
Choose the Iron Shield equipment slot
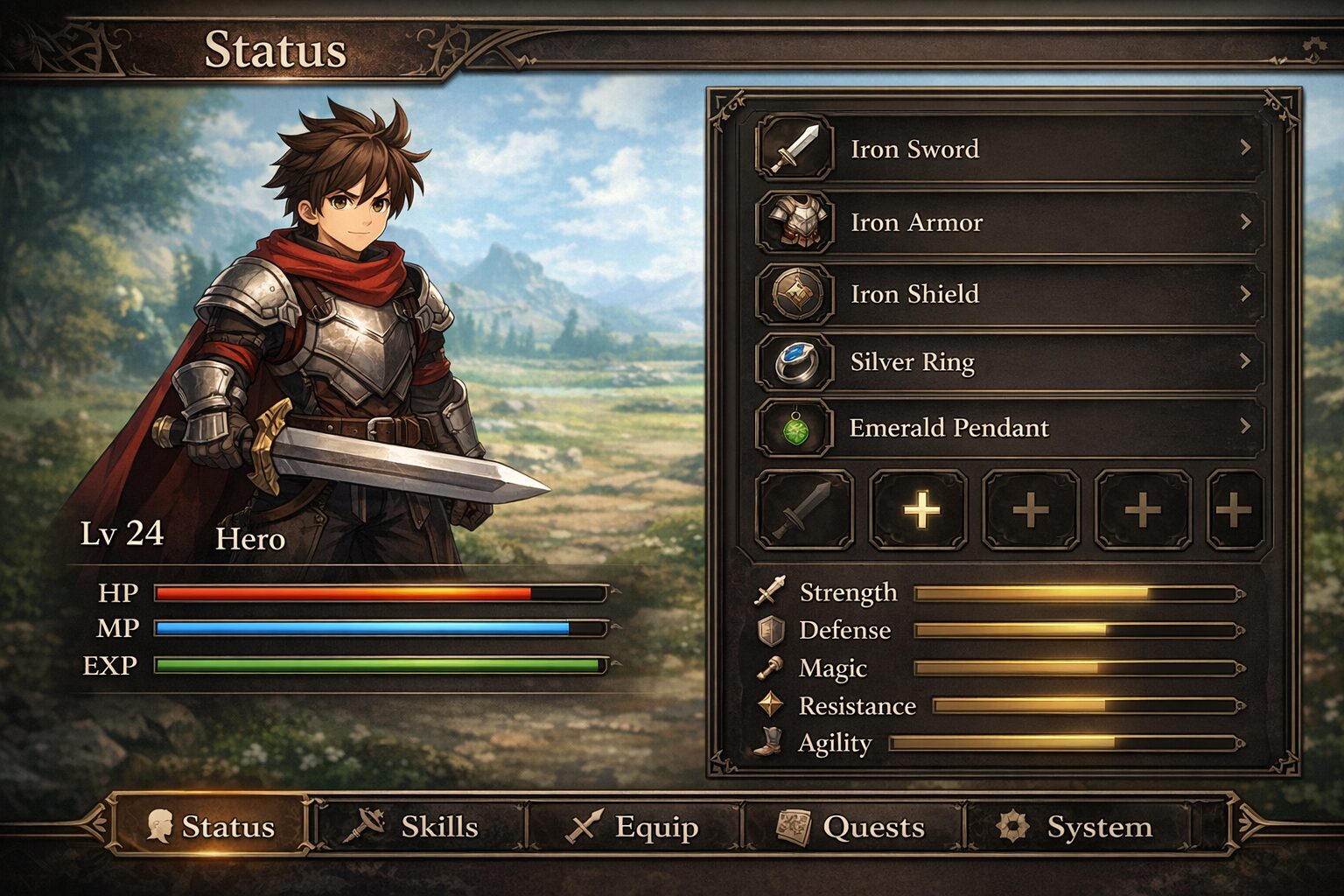tap(1006, 294)
